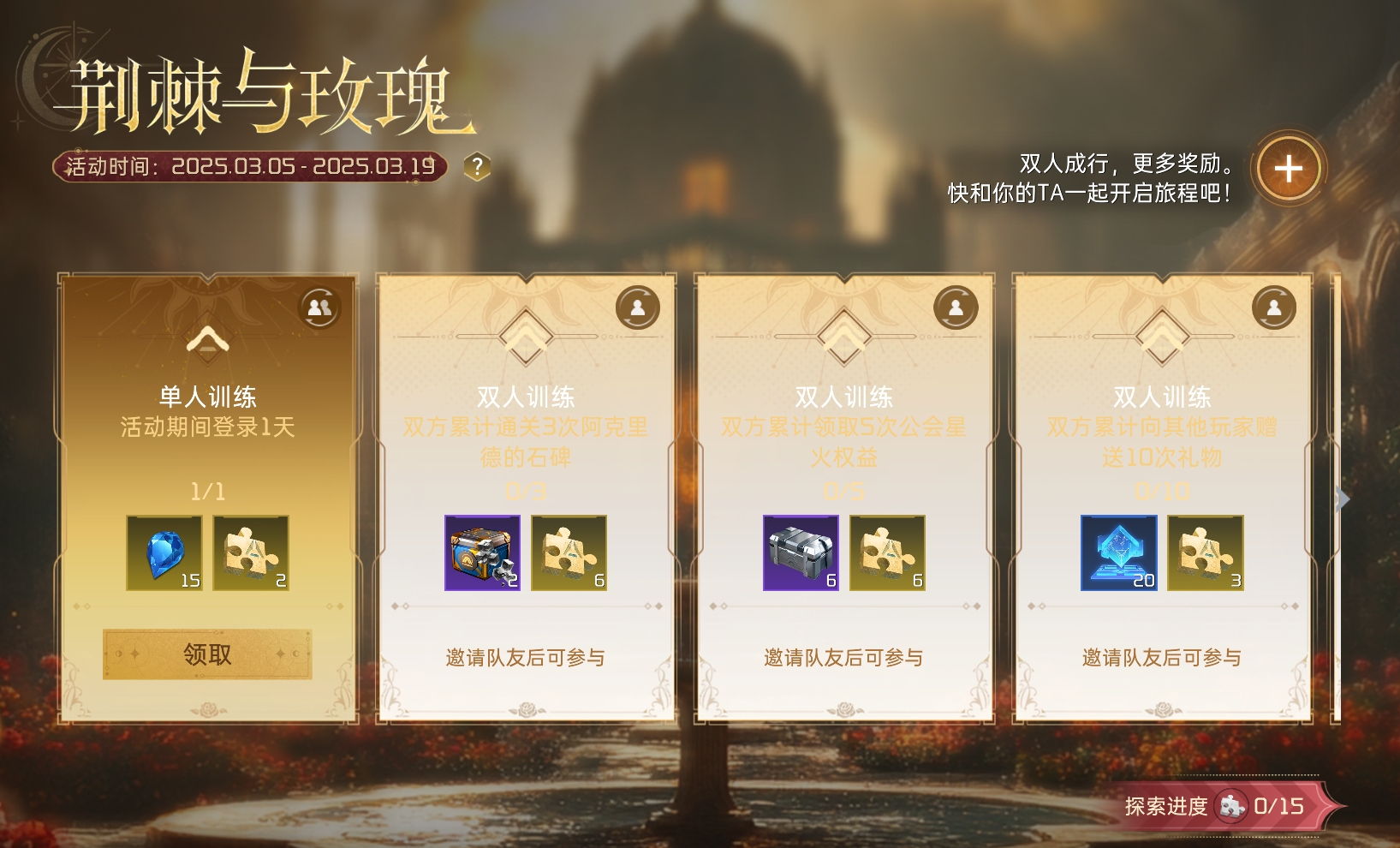Click the single-person icon on first 双人训练 card

click(637, 308)
